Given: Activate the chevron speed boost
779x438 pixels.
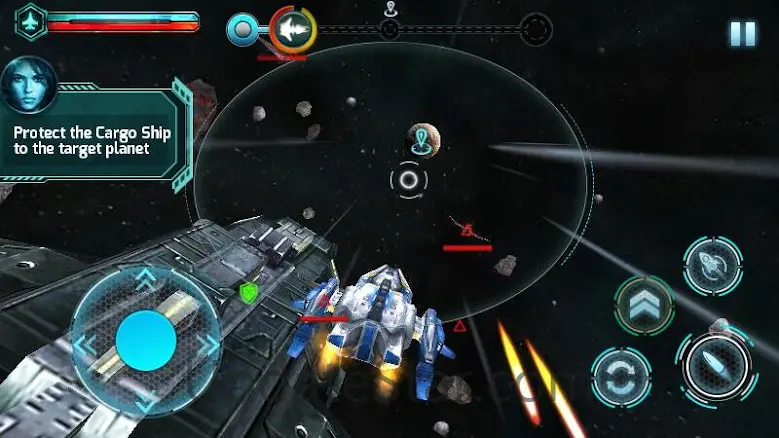Looking at the screenshot, I should click(643, 304).
